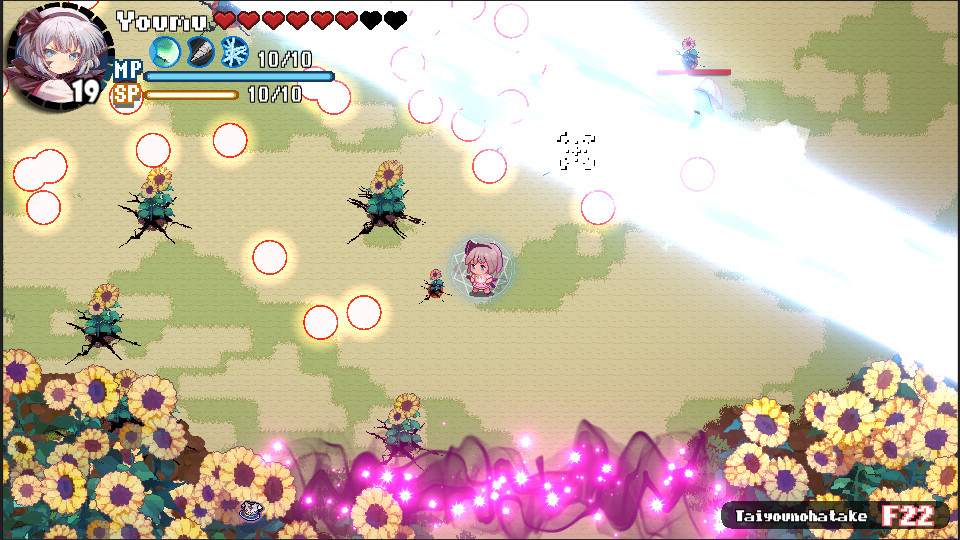This screenshot has height=540, width=960.
Task: Use the snowflake ice skill icon
Action: coord(235,51)
